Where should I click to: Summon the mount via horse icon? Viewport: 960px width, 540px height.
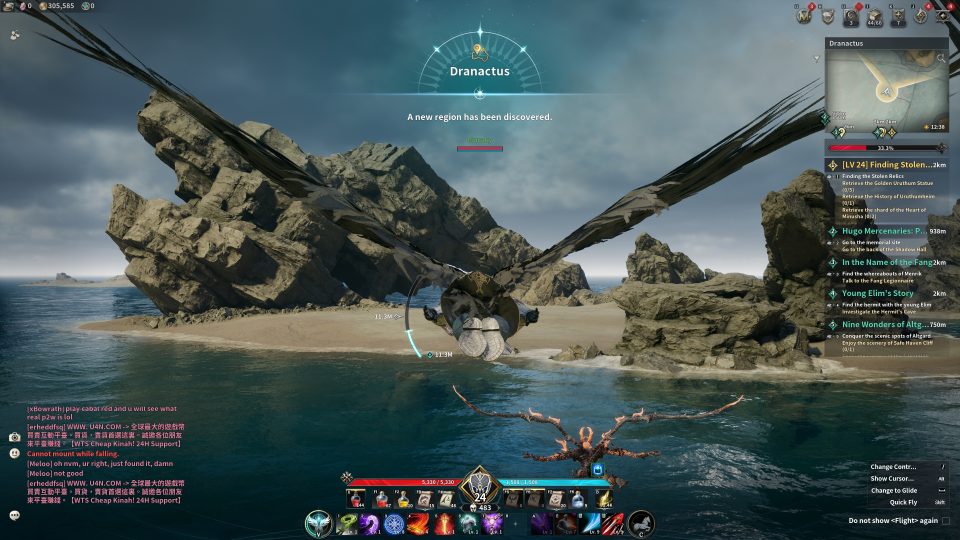coord(641,523)
